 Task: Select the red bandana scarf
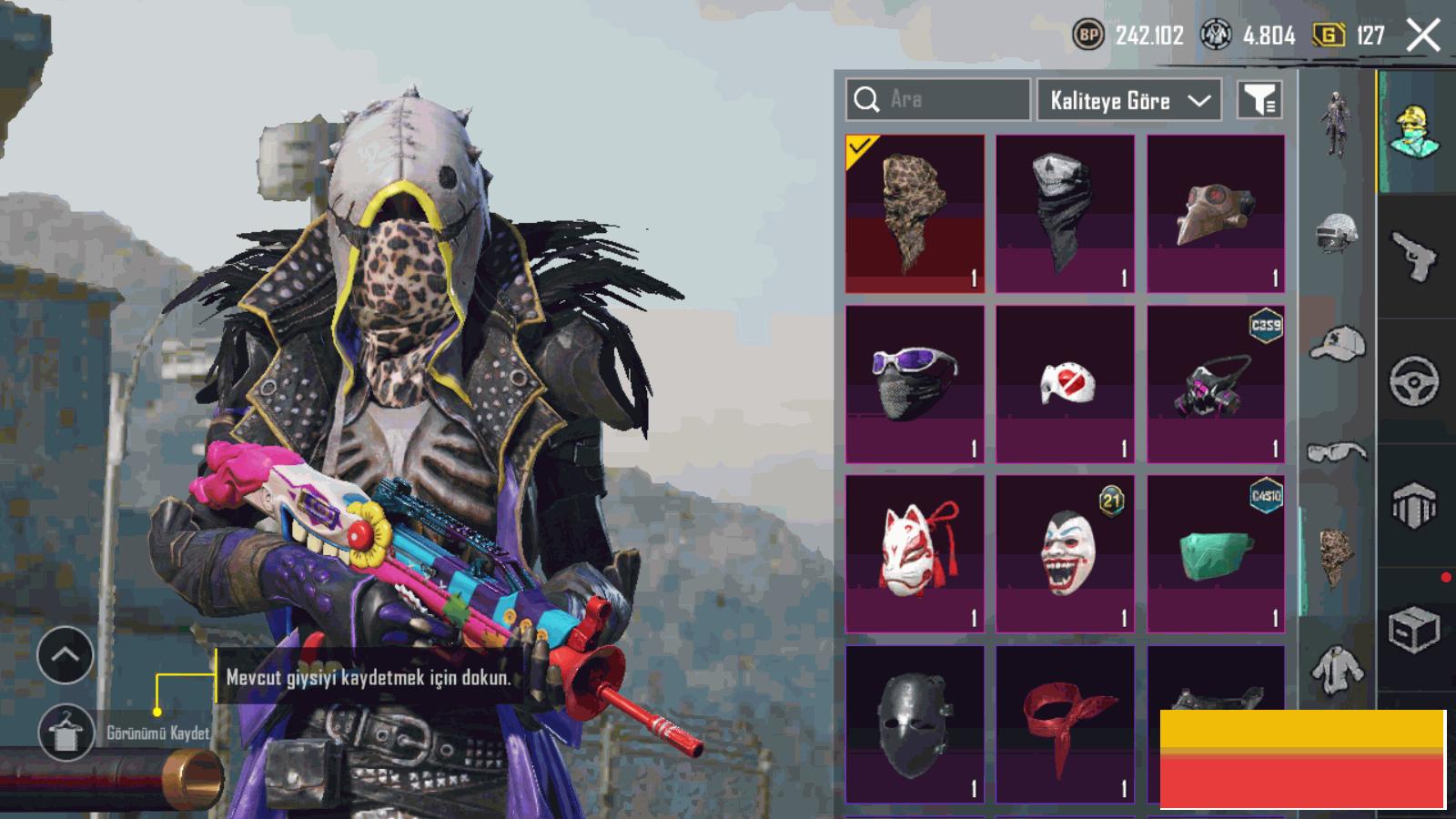tap(1065, 723)
